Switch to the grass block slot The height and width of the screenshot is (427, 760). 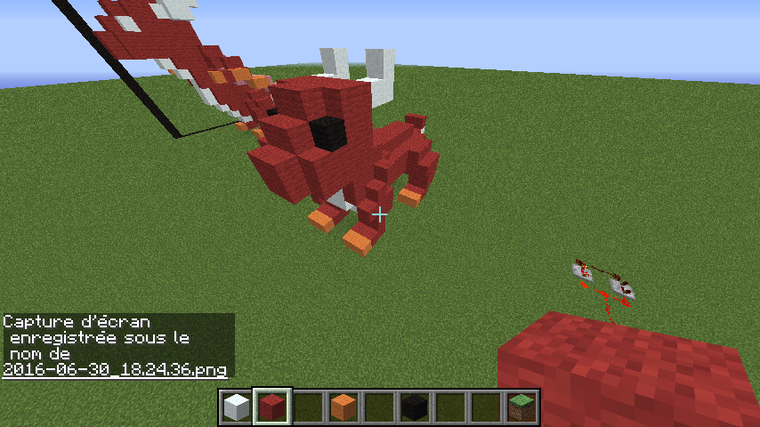click(x=523, y=407)
